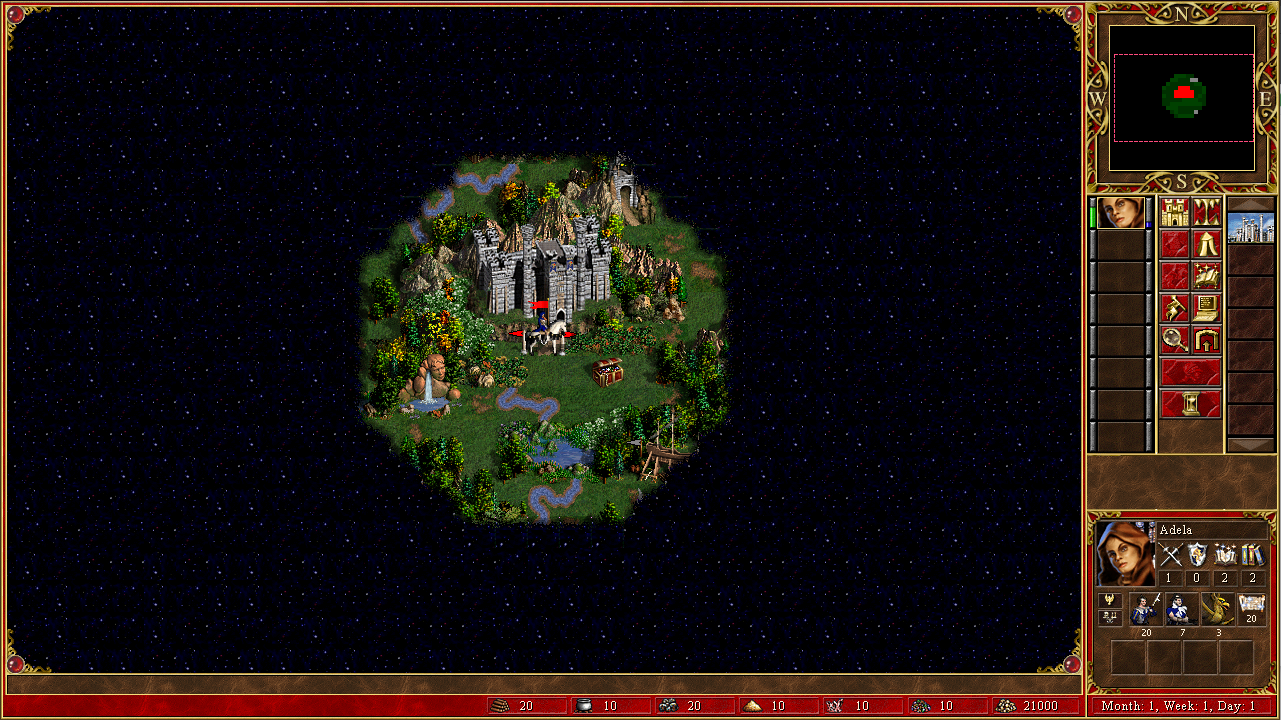Toggle the underground view stalactite button
Image resolution: width=1281 pixels, height=720 pixels.
pos(1207,213)
